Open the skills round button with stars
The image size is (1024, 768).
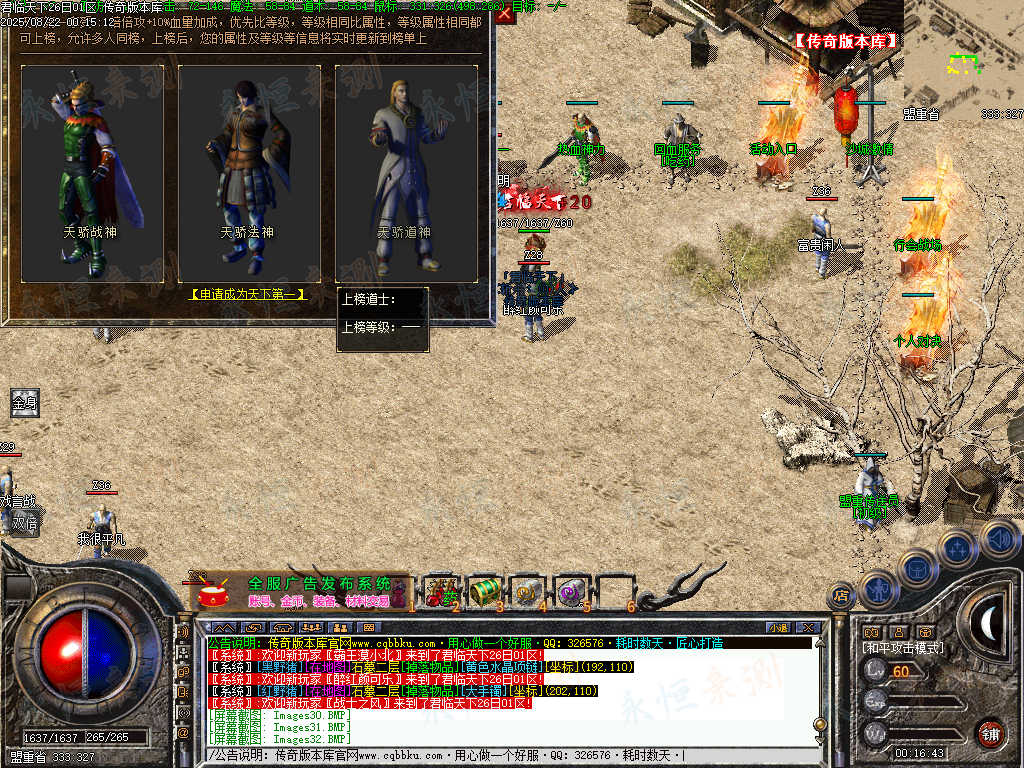(x=957, y=547)
